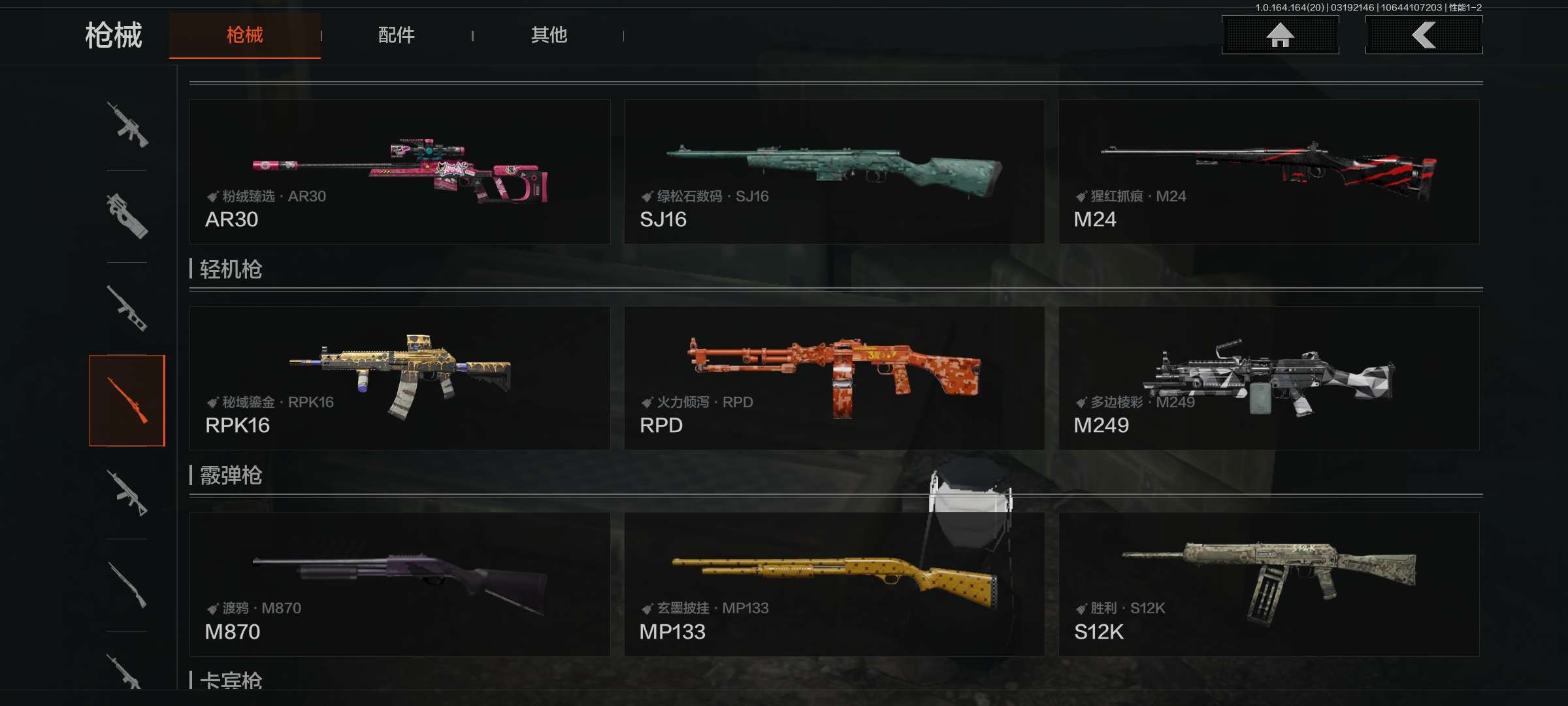Screen dimensions: 1568x706
Task: Go back with the arrow button
Action: click(1424, 35)
